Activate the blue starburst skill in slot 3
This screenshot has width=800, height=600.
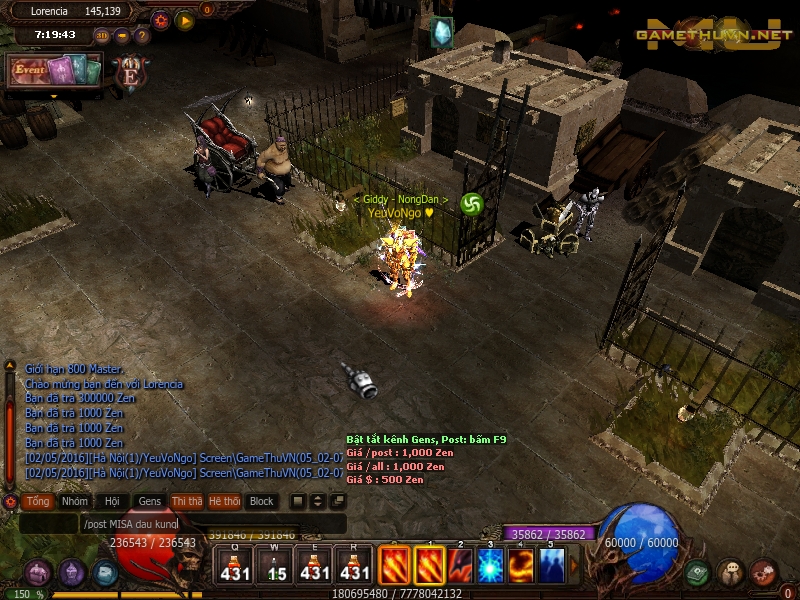tap(490, 566)
